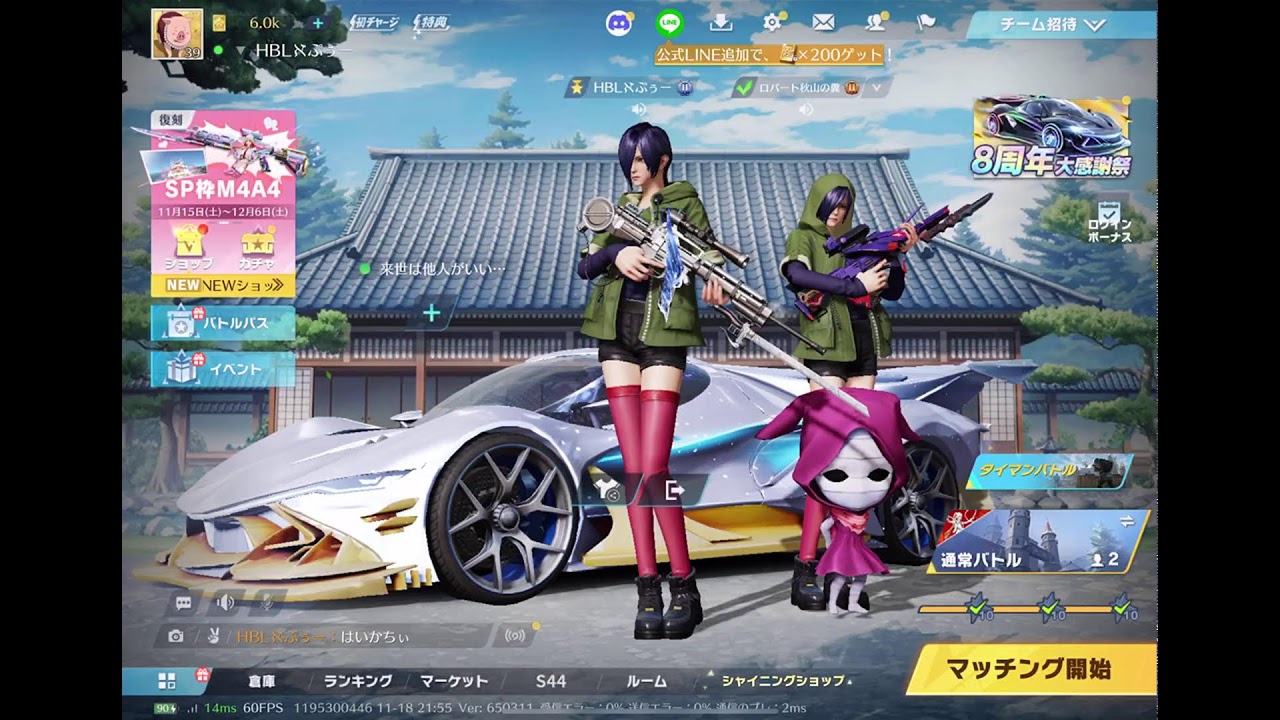This screenshot has width=1280, height=720.
Task: Open the S44 season tab
Action: click(550, 681)
